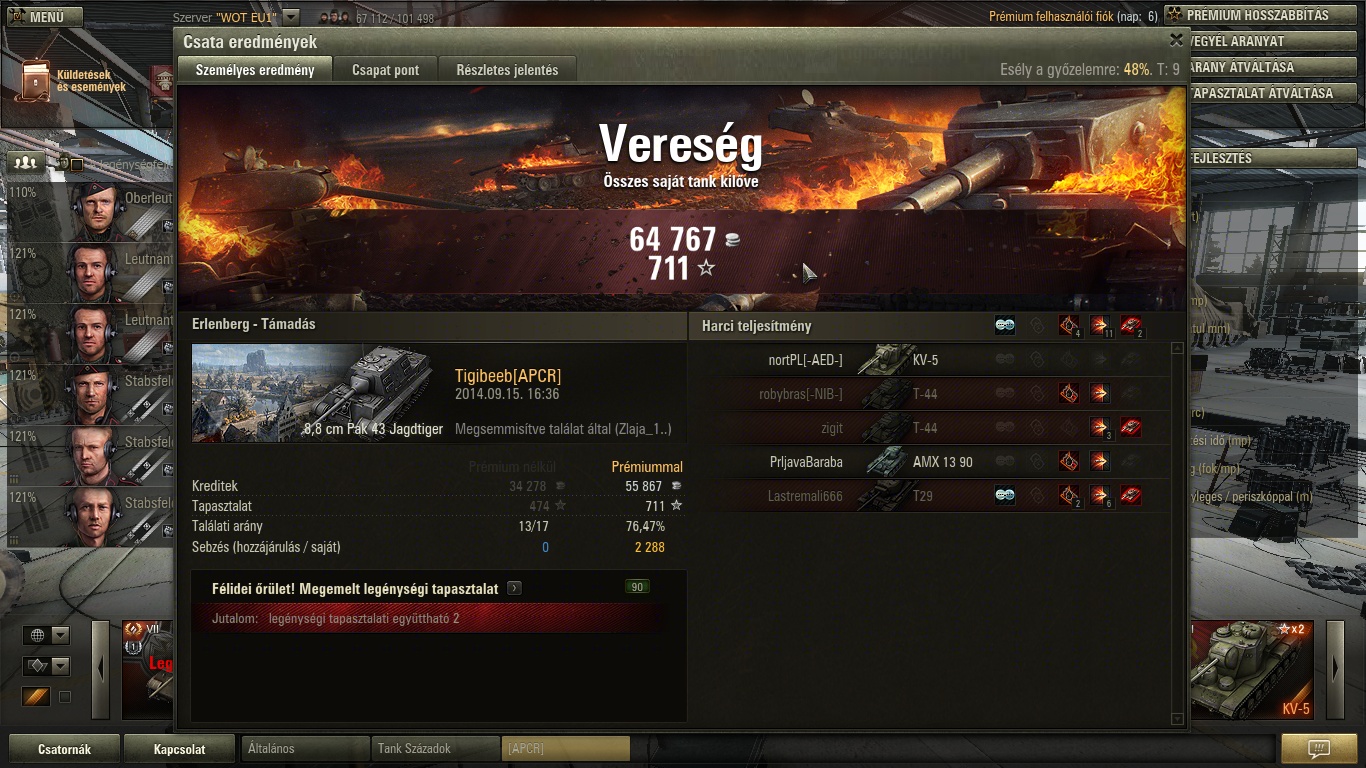
Task: Select the Személyes eredmény tab
Action: pyautogui.click(x=255, y=70)
